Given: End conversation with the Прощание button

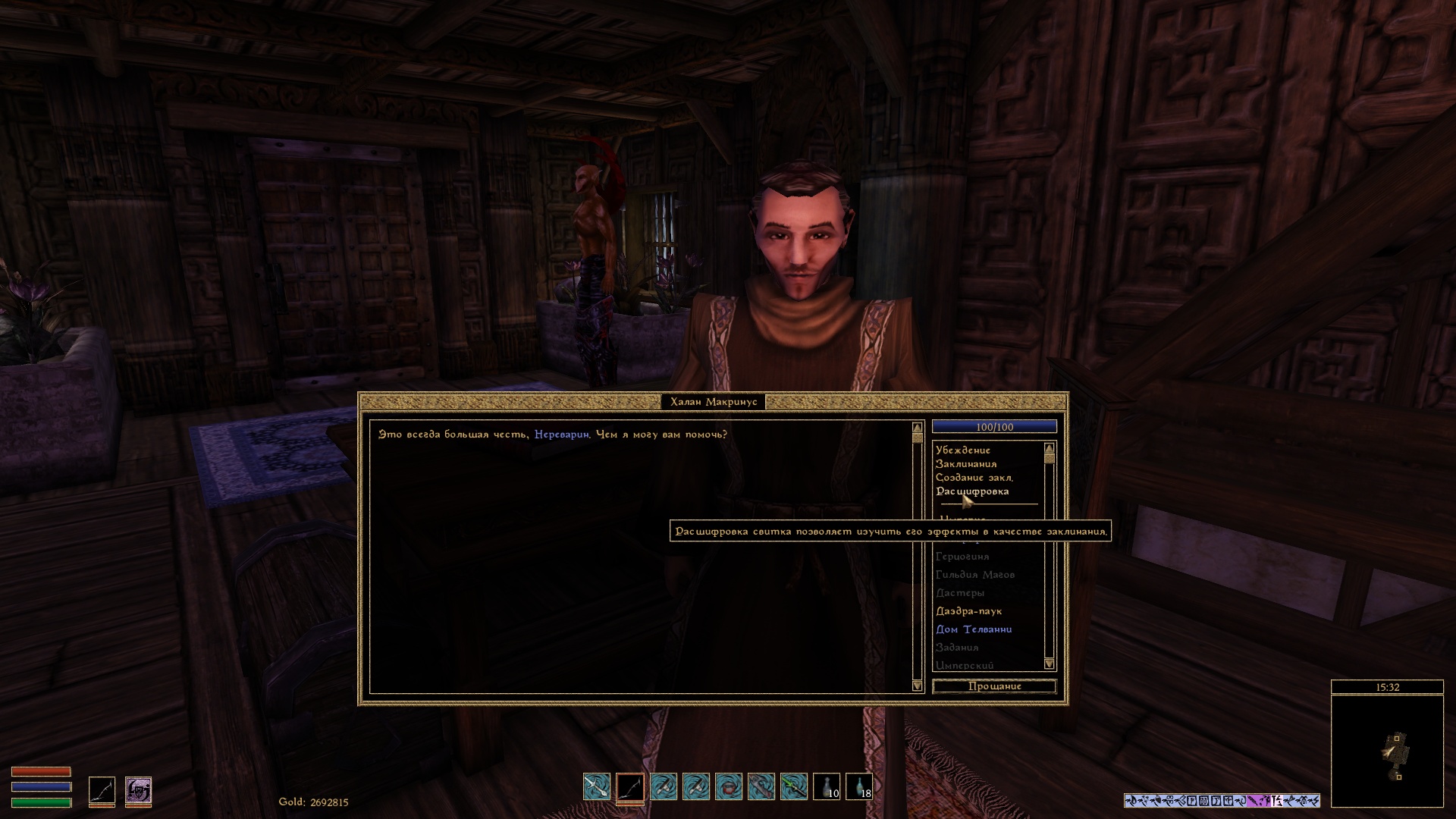Looking at the screenshot, I should click(x=994, y=686).
